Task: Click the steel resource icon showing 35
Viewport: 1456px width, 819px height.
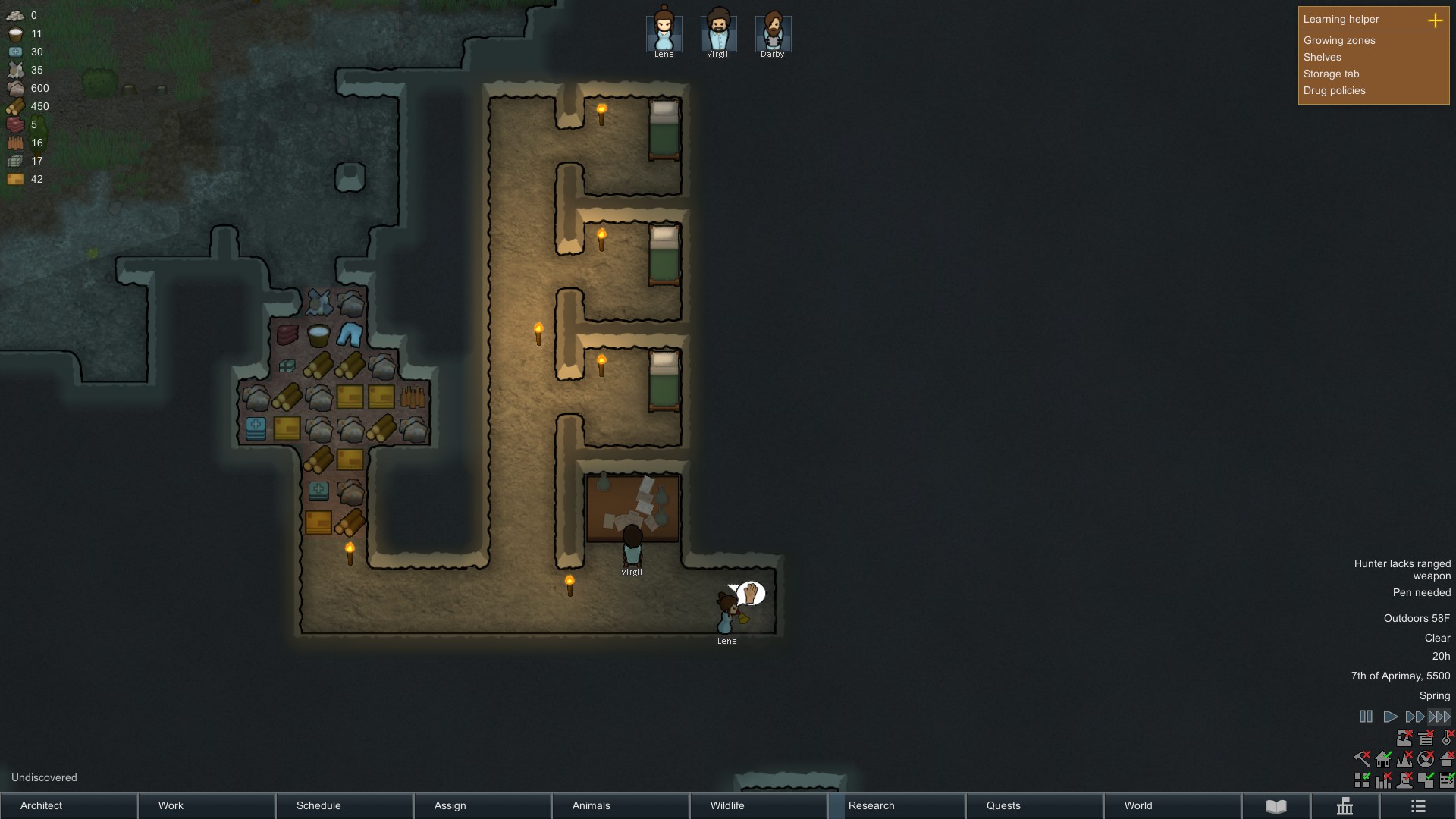Action: click(x=15, y=70)
